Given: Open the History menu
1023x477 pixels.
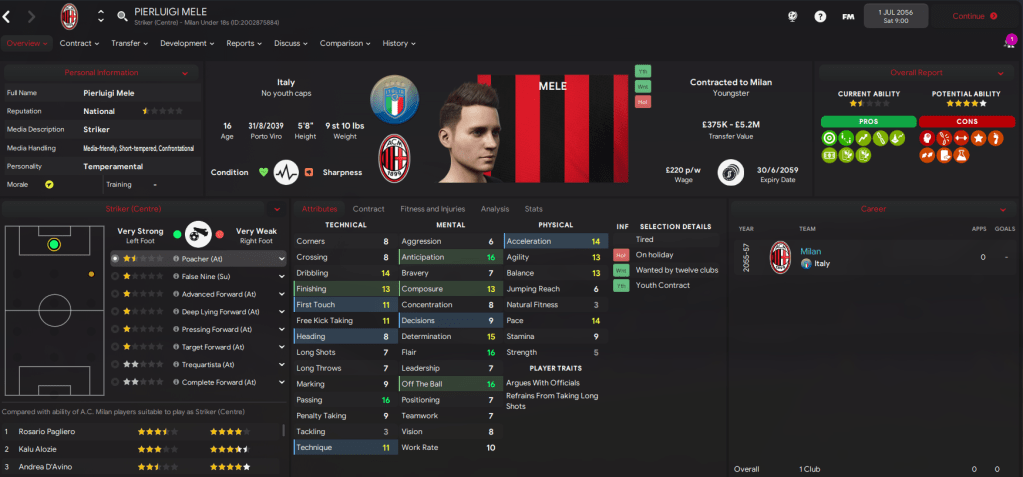Looking at the screenshot, I should coord(398,43).
